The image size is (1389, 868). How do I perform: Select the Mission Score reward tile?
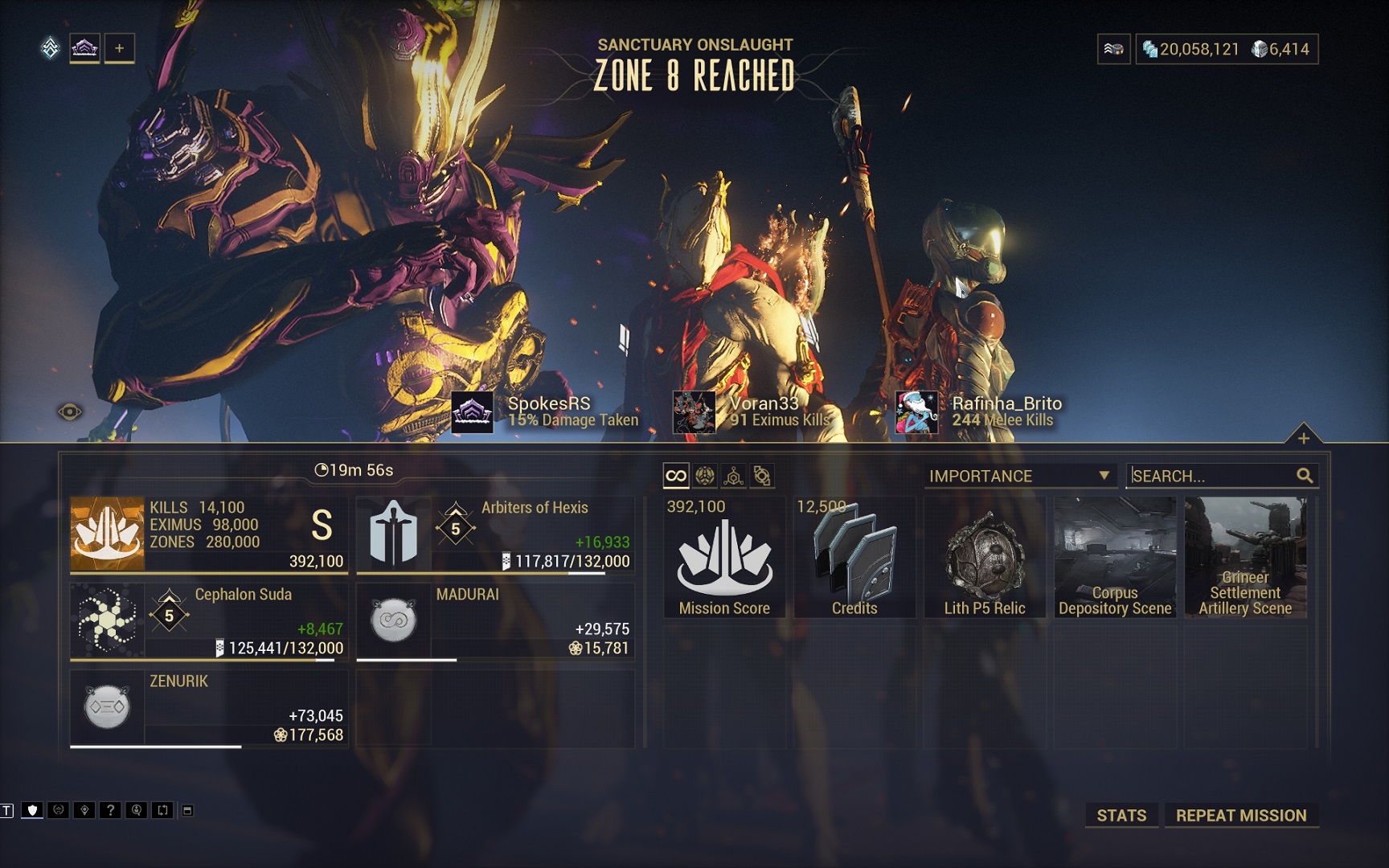tap(724, 557)
